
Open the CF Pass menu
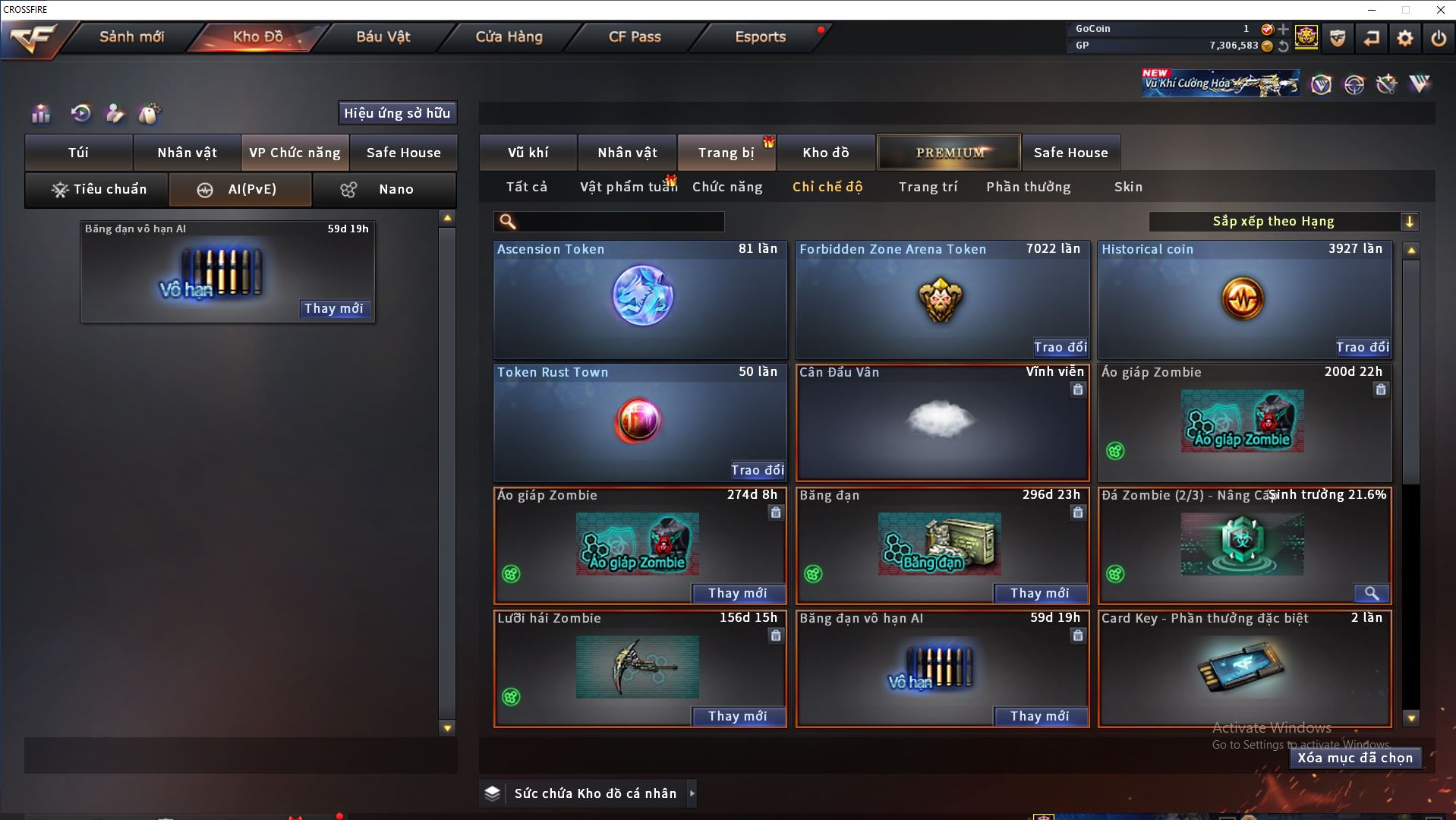click(635, 37)
